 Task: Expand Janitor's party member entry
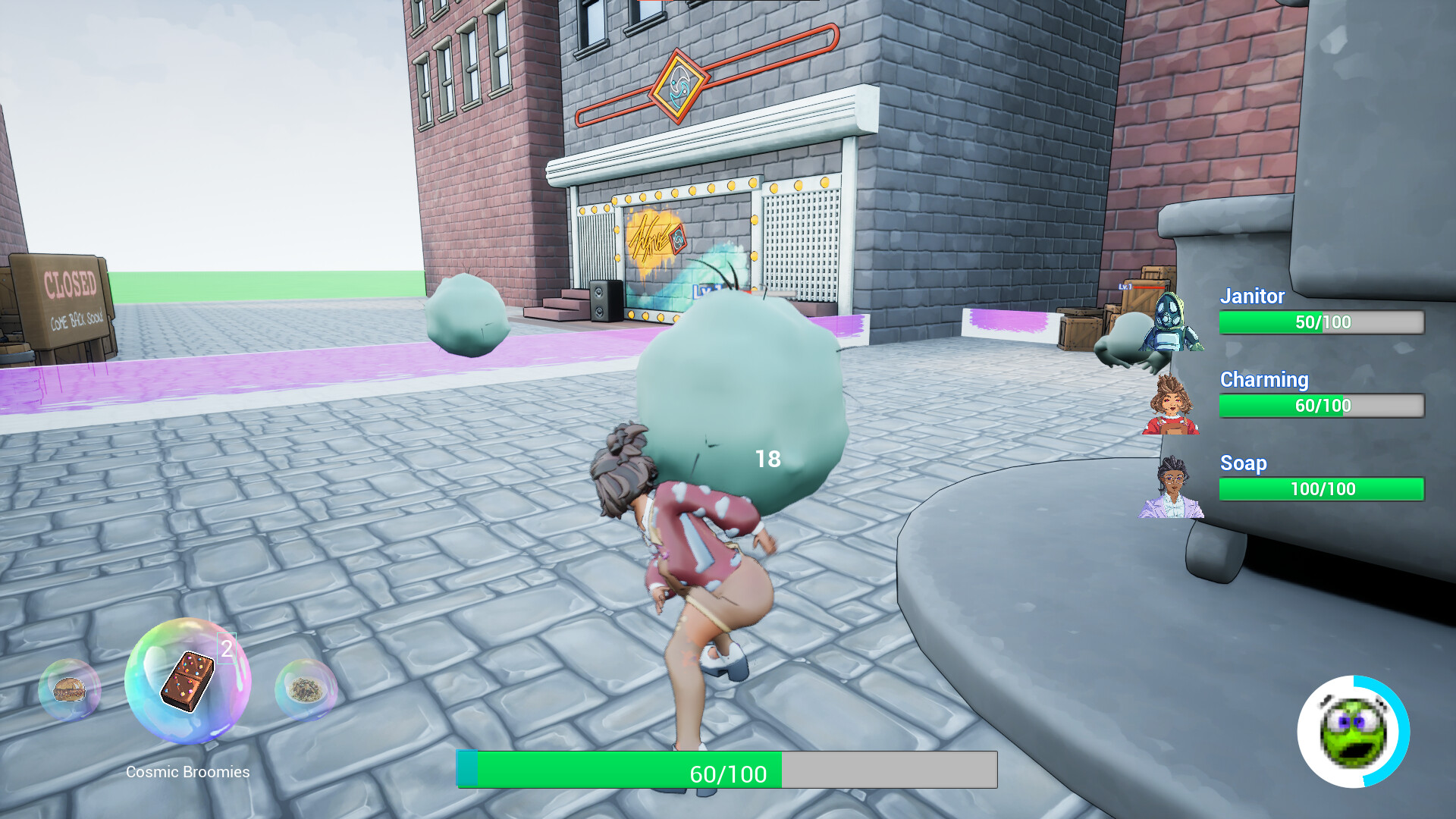coord(1321,322)
